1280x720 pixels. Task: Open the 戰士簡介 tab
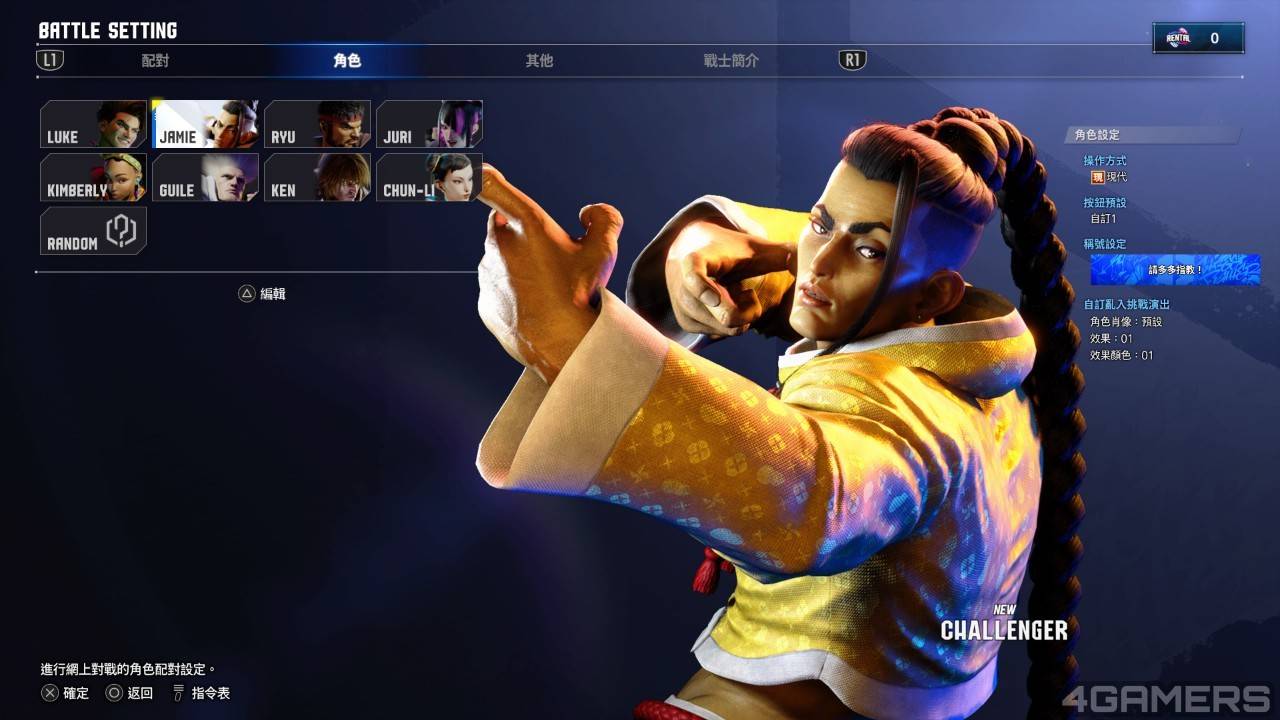[731, 61]
